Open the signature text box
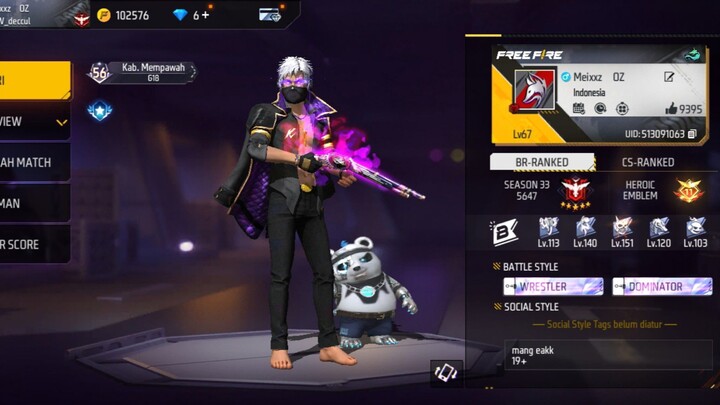This screenshot has height=405, width=720. click(610, 356)
